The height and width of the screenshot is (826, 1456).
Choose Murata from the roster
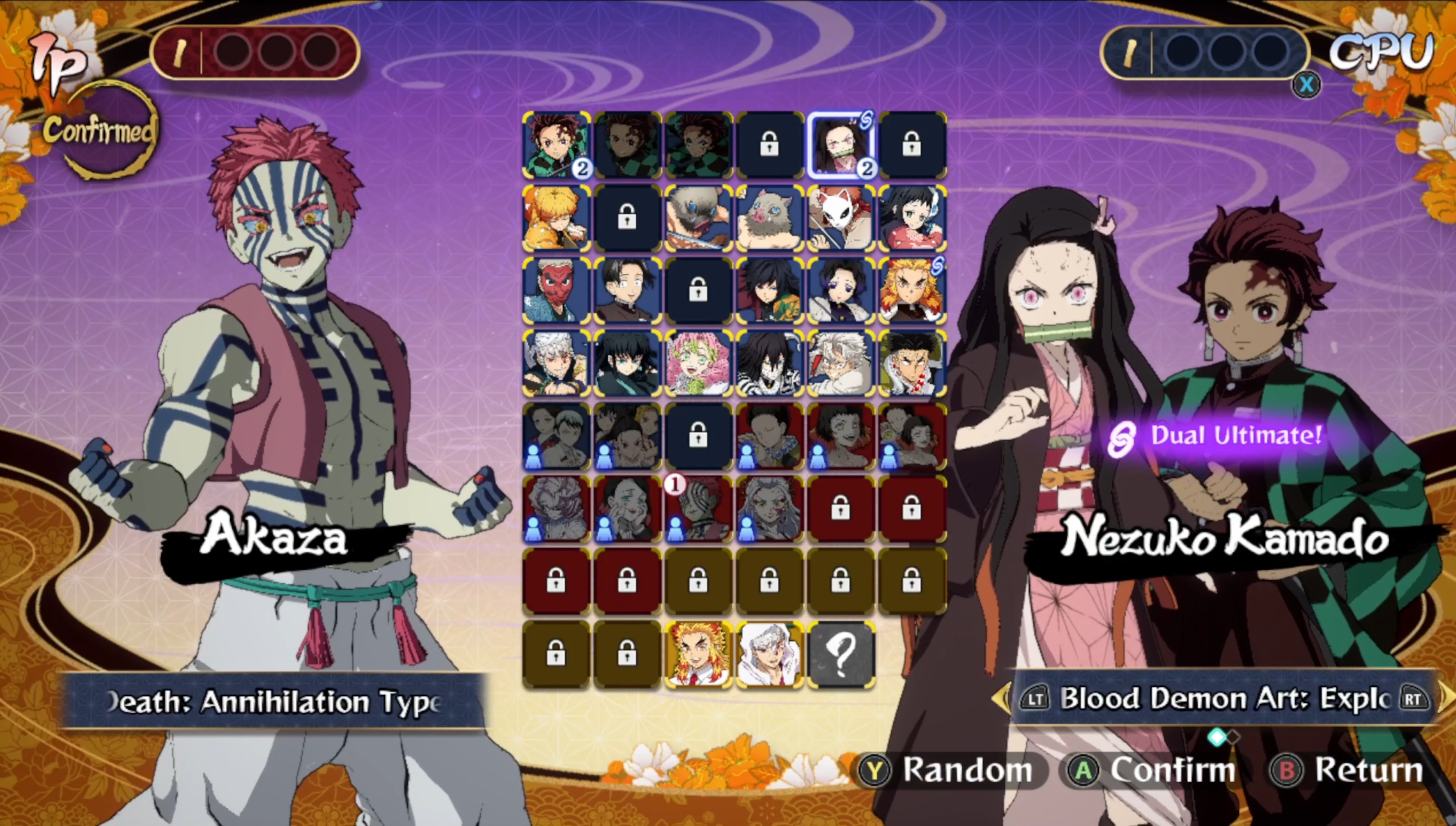coord(627,291)
